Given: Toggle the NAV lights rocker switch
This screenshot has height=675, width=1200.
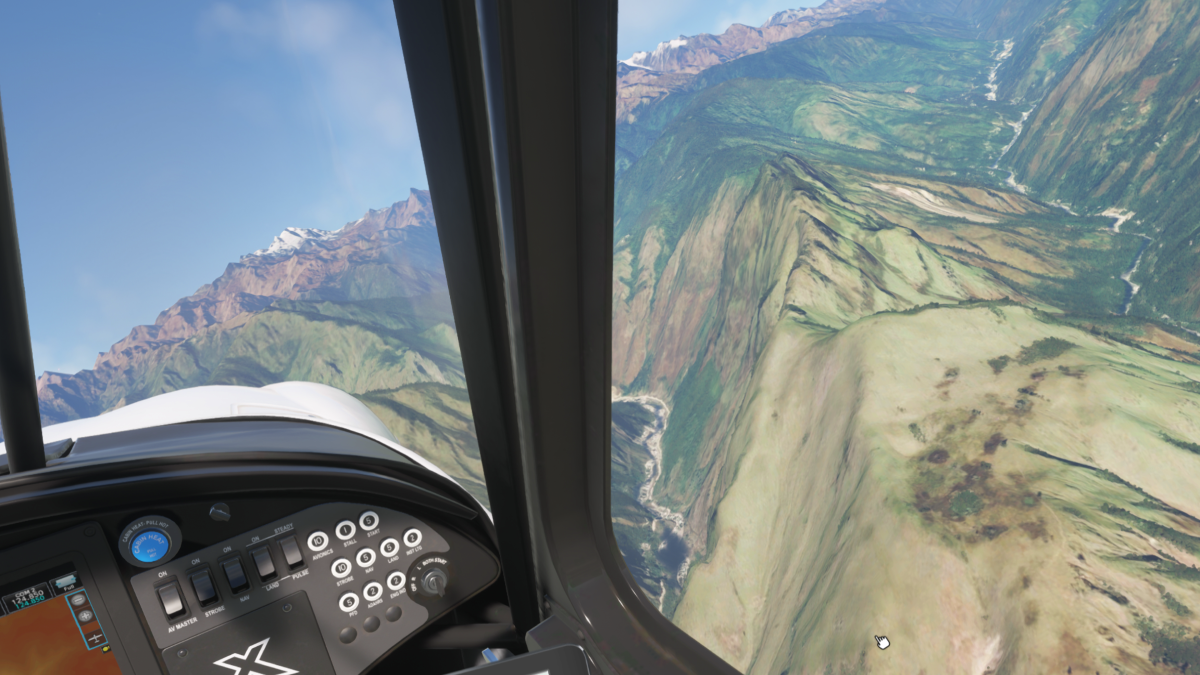Looking at the screenshot, I should pos(234,574).
